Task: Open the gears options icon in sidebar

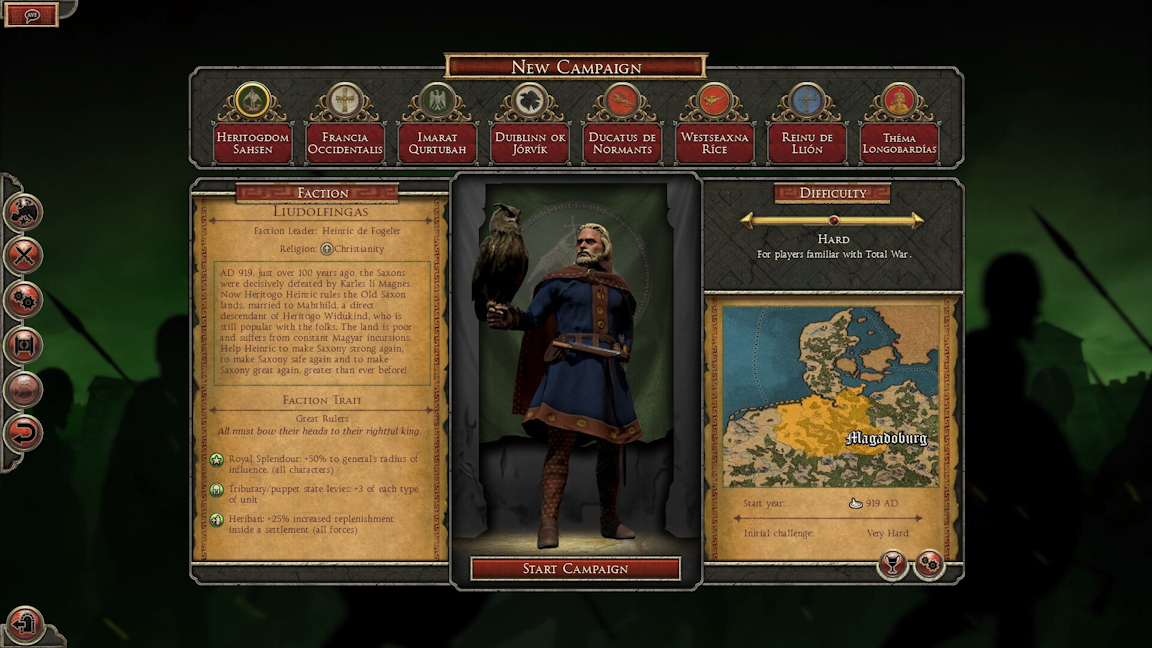Action: tap(23, 300)
